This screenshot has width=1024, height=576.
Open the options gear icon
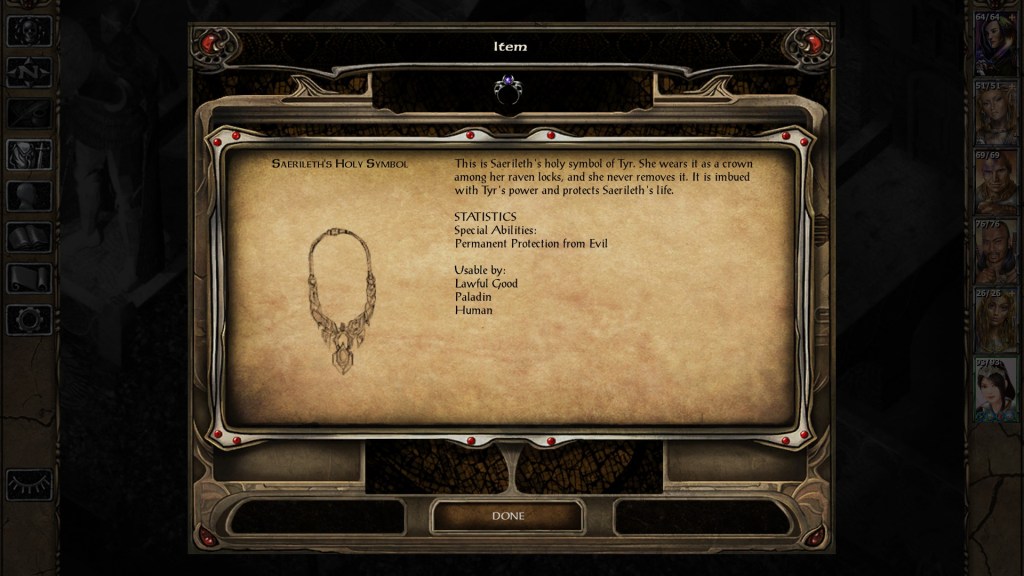pyautogui.click(x=28, y=319)
